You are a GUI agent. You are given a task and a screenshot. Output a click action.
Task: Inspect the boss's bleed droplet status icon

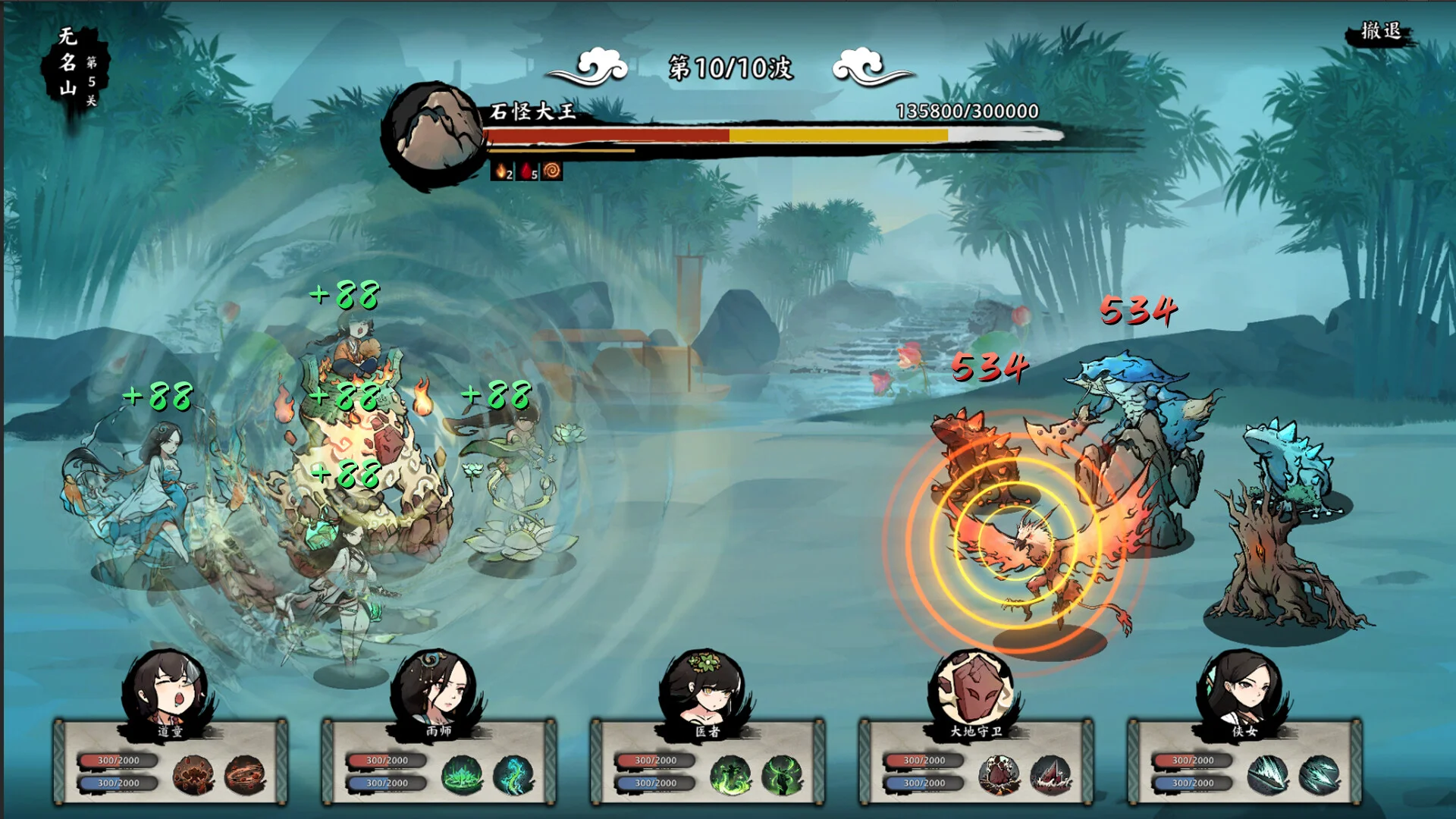[527, 171]
